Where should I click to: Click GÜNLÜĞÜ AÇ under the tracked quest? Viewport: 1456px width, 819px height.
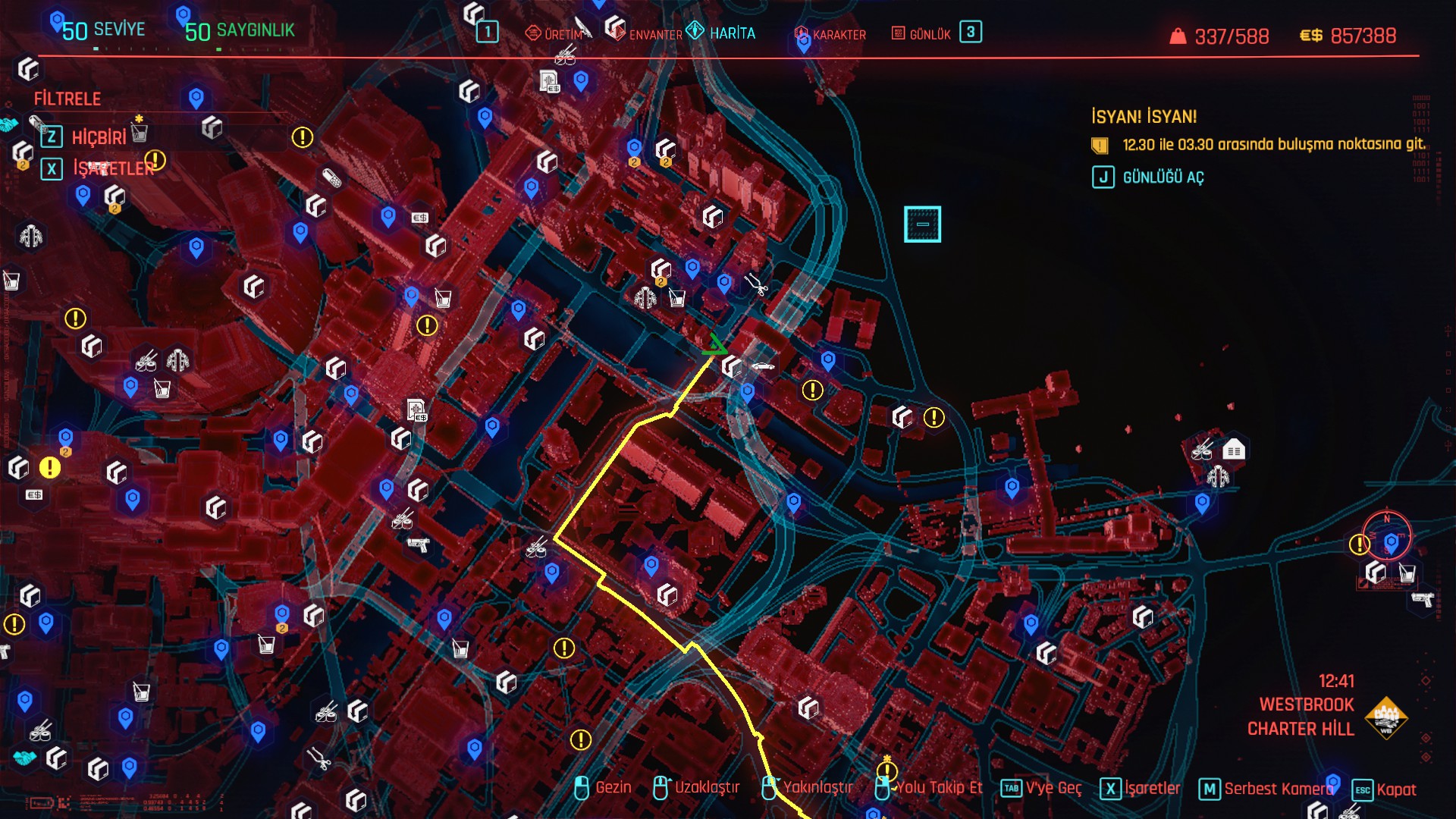(x=1163, y=177)
